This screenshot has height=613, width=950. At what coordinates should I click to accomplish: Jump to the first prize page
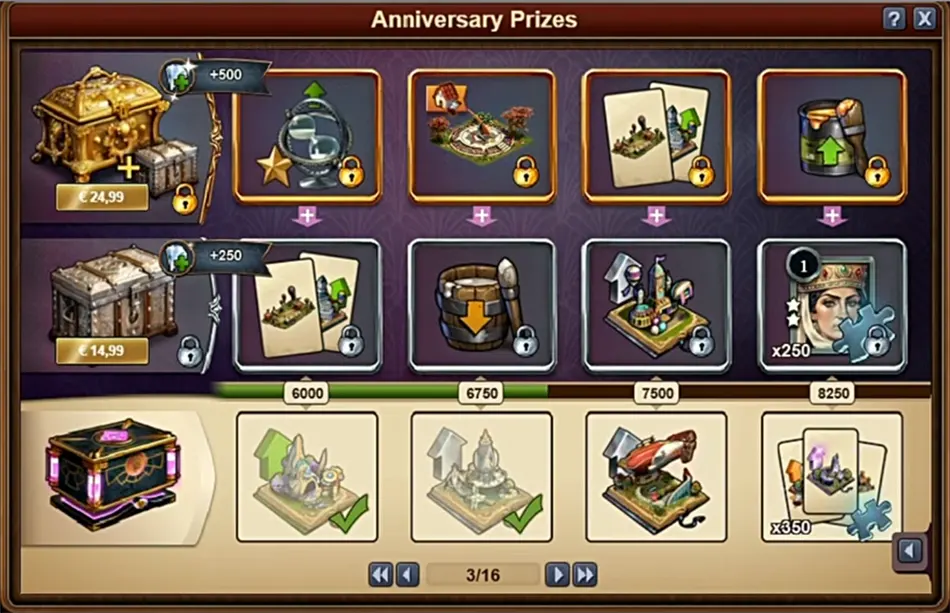[x=380, y=574]
